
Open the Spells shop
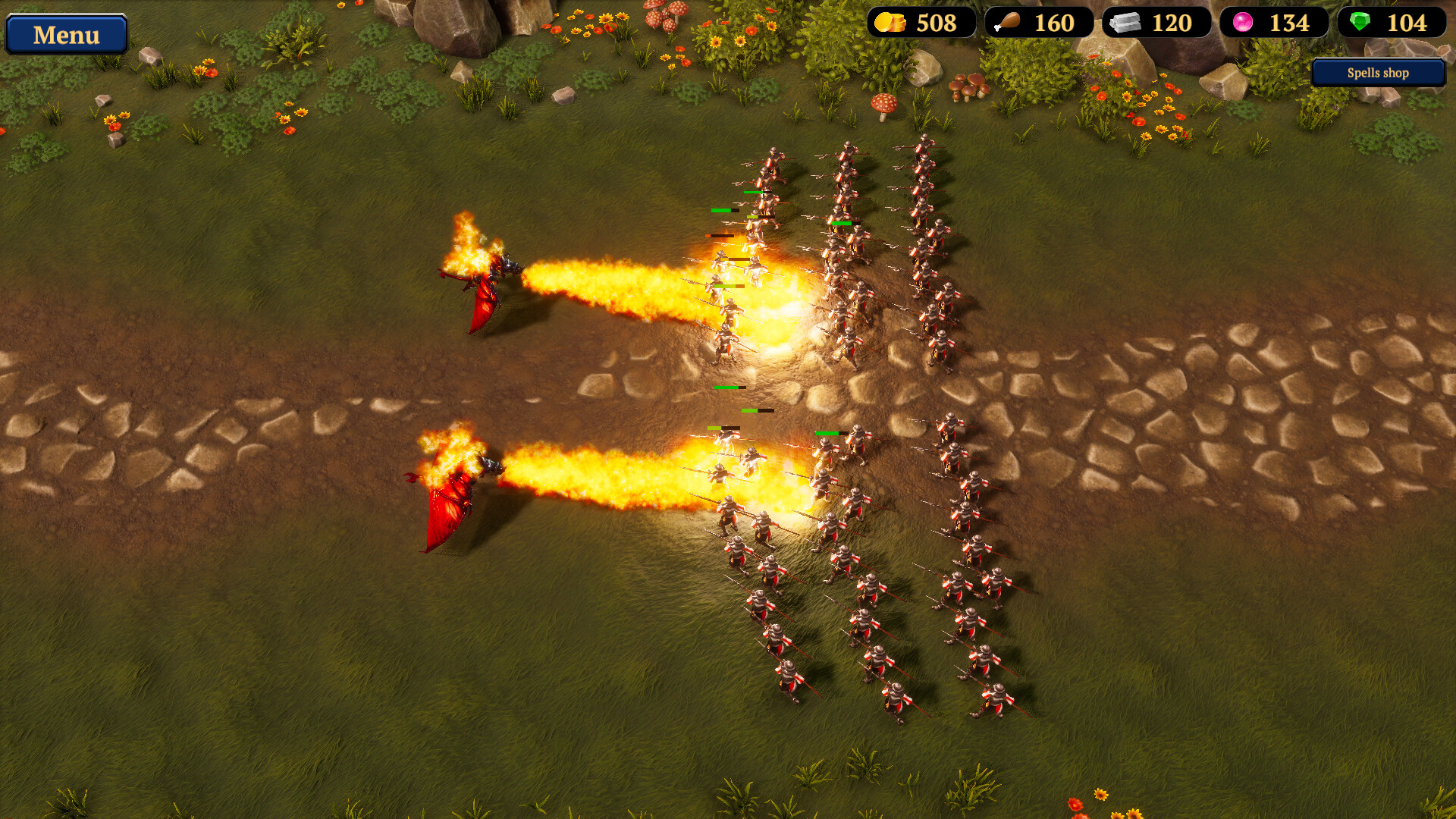pyautogui.click(x=1377, y=73)
